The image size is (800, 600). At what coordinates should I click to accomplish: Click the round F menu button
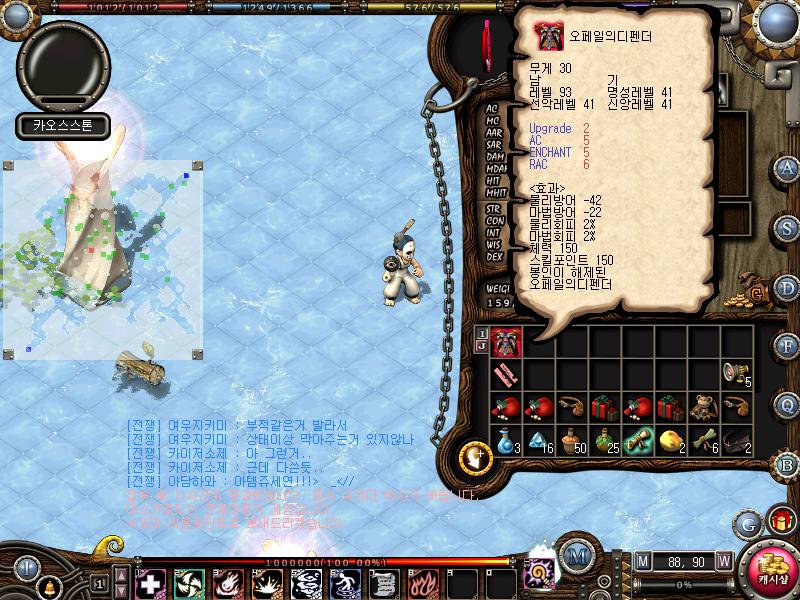click(787, 345)
